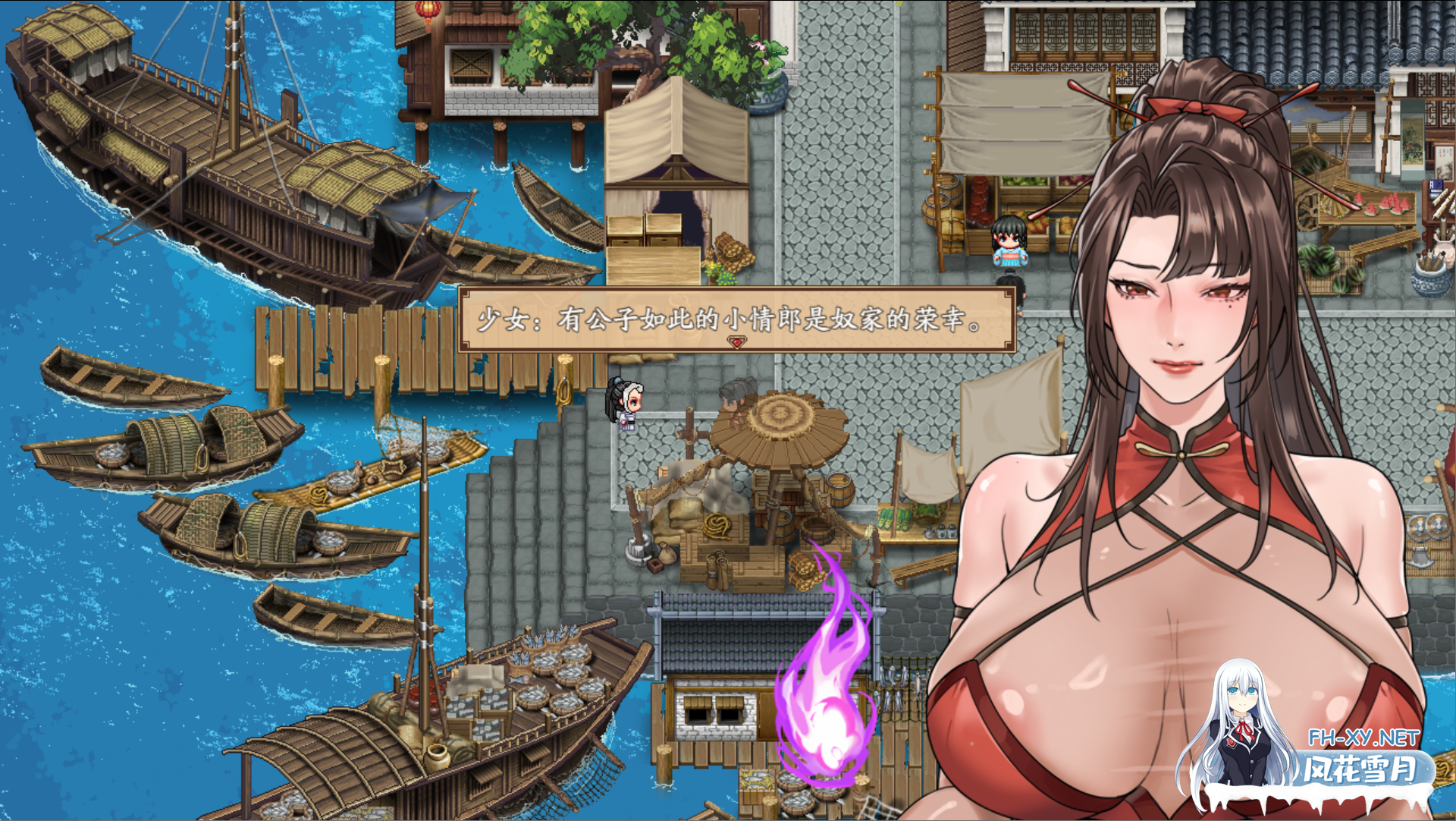Viewport: 1456px width, 821px height.
Task: Click the purple flame spirit on the dock
Action: (827, 706)
